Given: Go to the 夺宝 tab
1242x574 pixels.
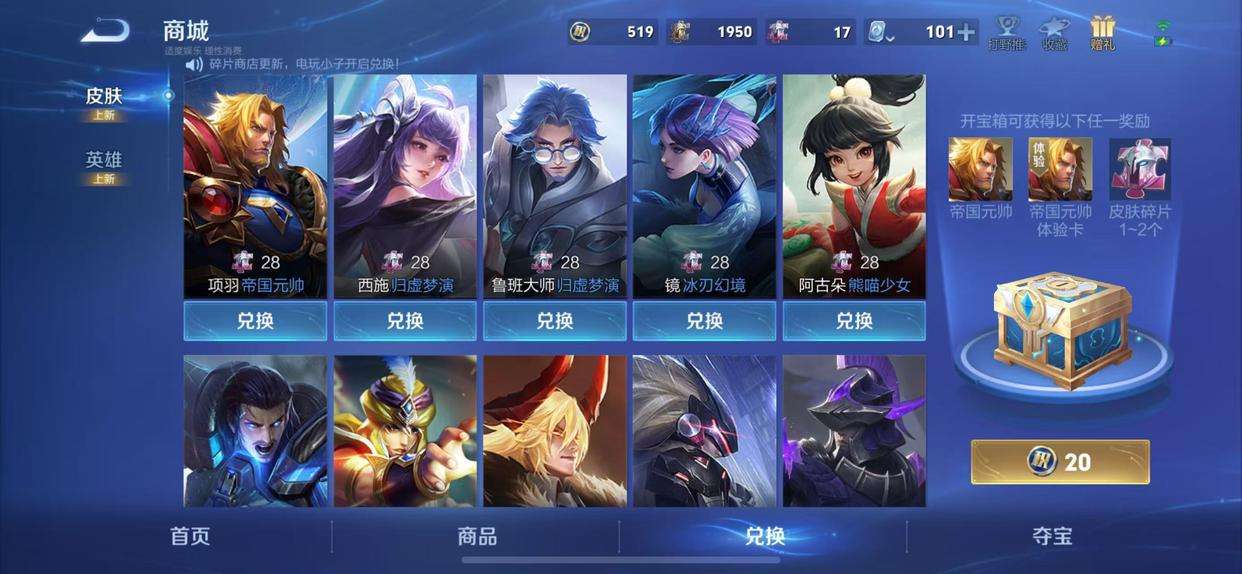Looking at the screenshot, I should click(1052, 536).
